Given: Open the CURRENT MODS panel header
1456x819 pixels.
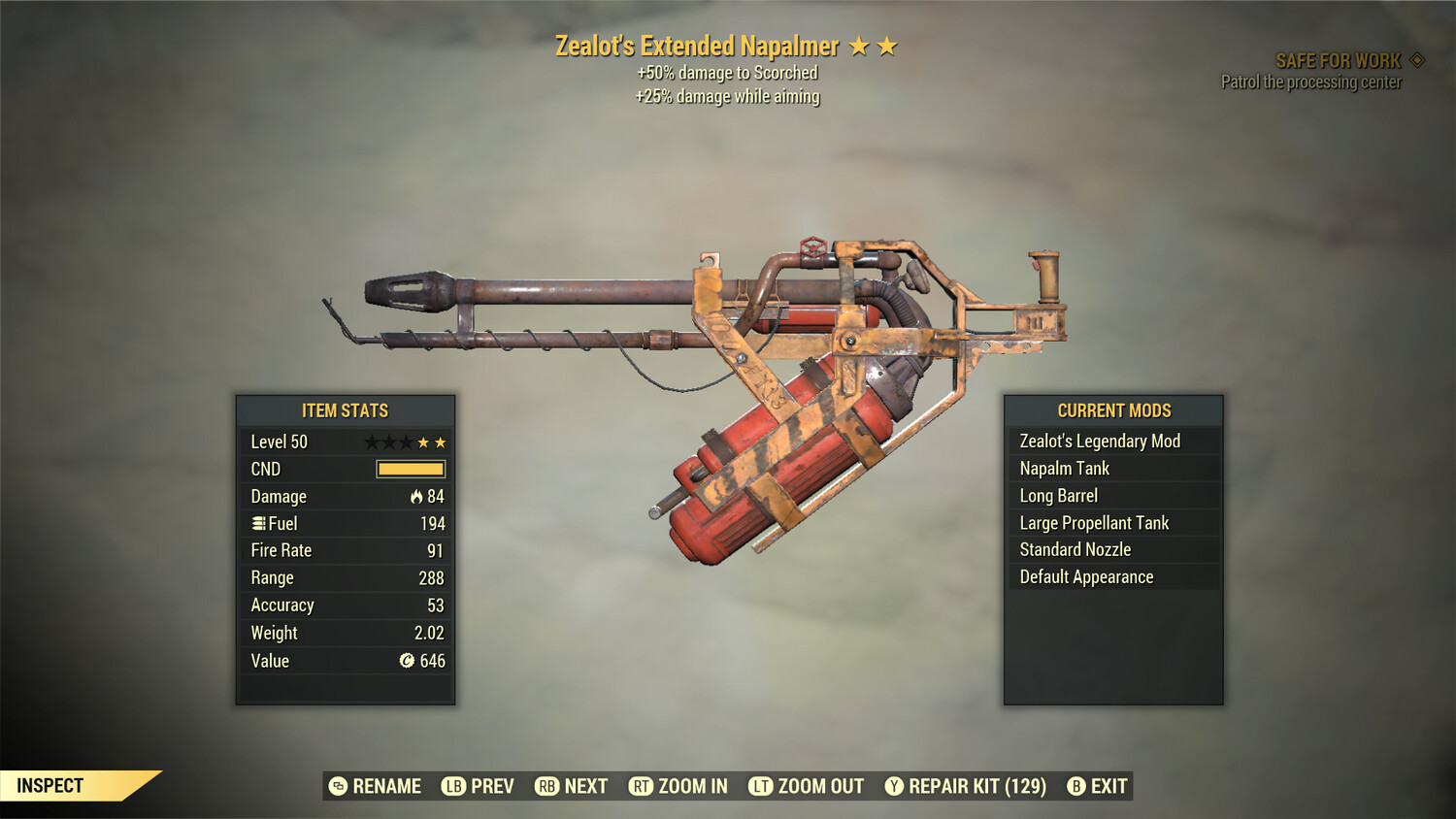Looking at the screenshot, I should [x=1113, y=410].
